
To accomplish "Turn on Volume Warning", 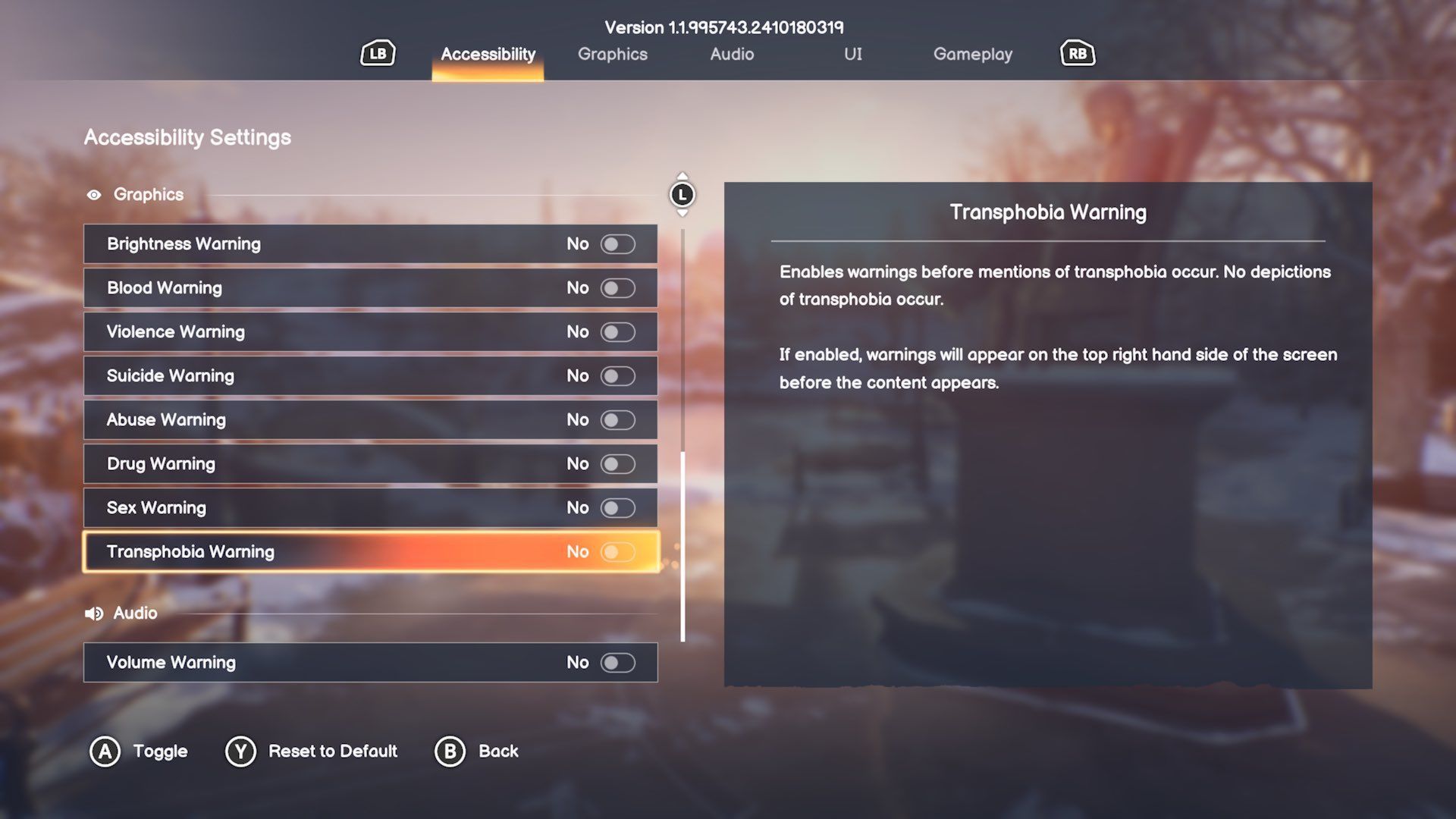I will pos(617,663).
